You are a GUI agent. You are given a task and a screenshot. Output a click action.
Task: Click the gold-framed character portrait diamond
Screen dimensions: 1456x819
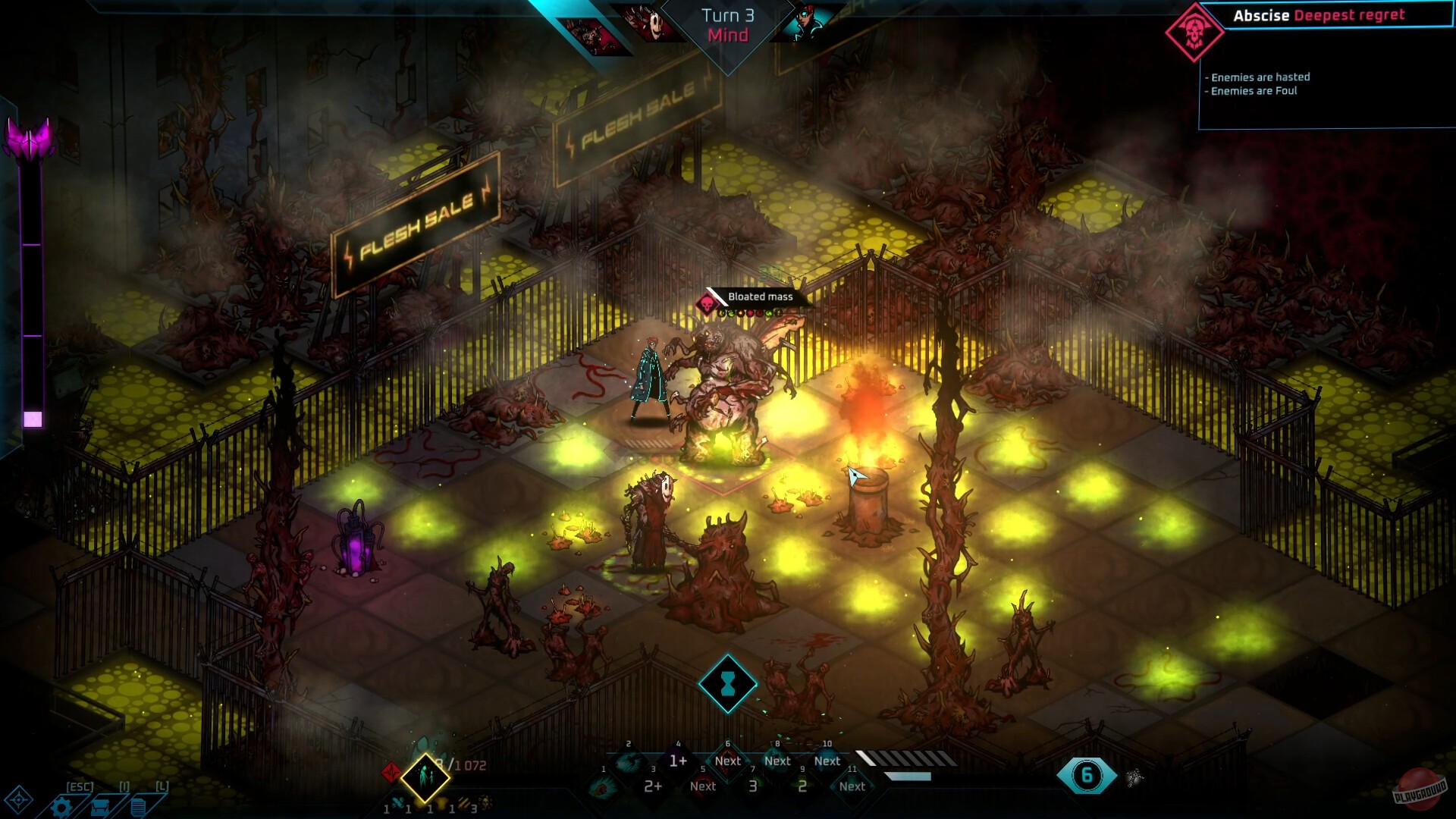[x=425, y=780]
